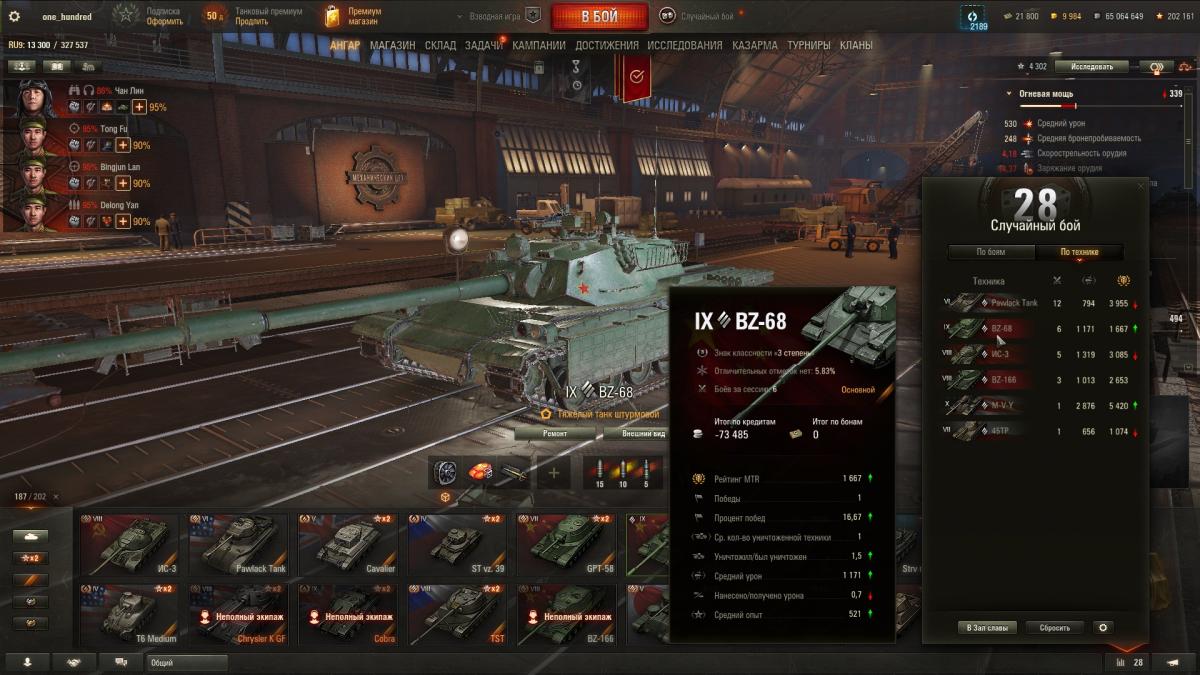Switch to the По боям tab
The image size is (1200, 675).
(x=990, y=252)
